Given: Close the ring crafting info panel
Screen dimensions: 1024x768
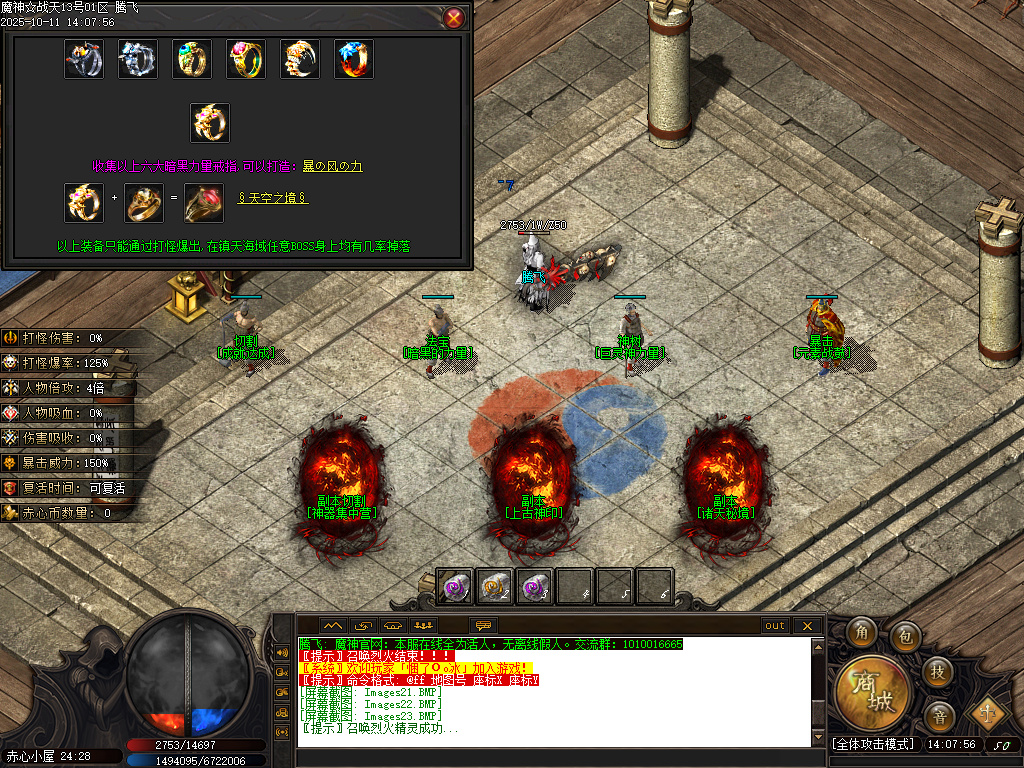Looking at the screenshot, I should point(454,18).
